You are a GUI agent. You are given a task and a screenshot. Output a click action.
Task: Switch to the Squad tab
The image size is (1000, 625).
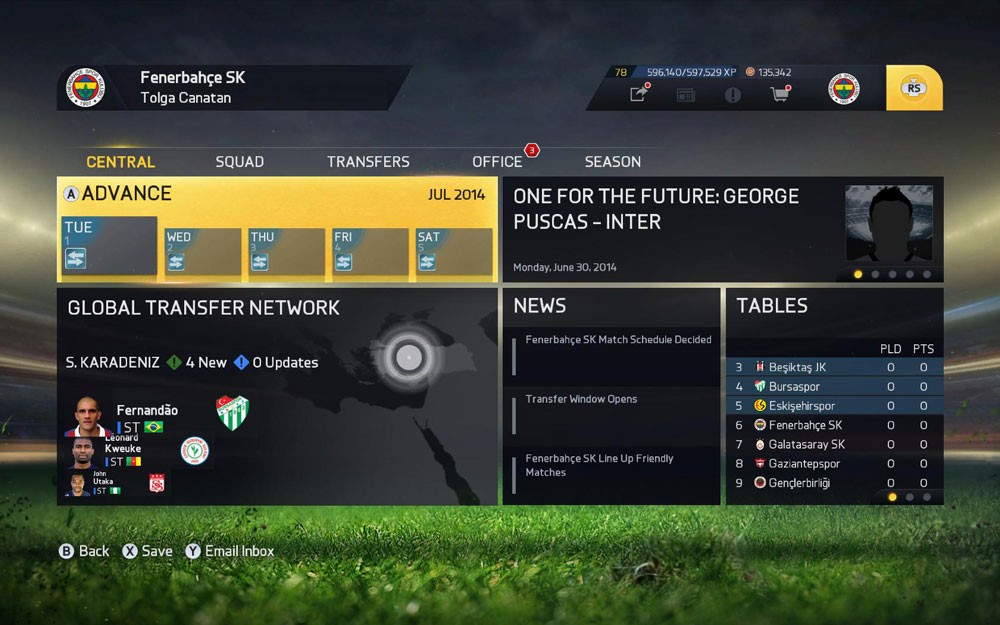[x=240, y=162]
